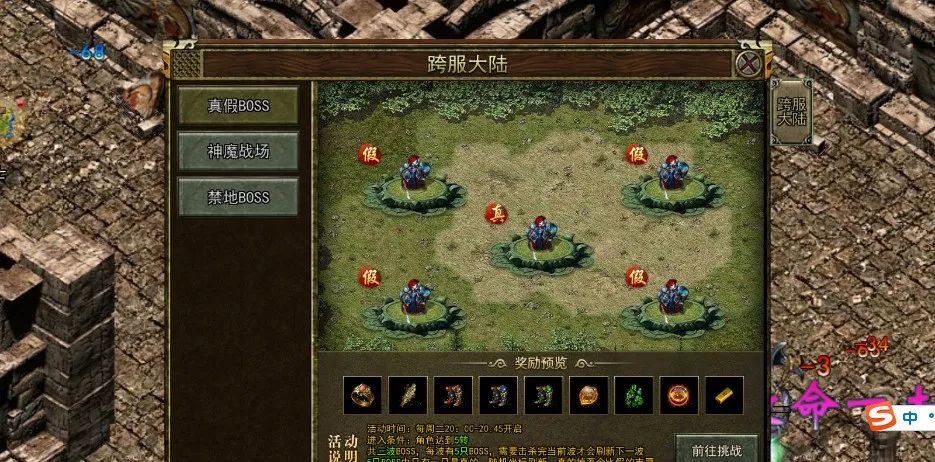
Task: Go to challenge with 前往挑战
Action: pyautogui.click(x=715, y=447)
